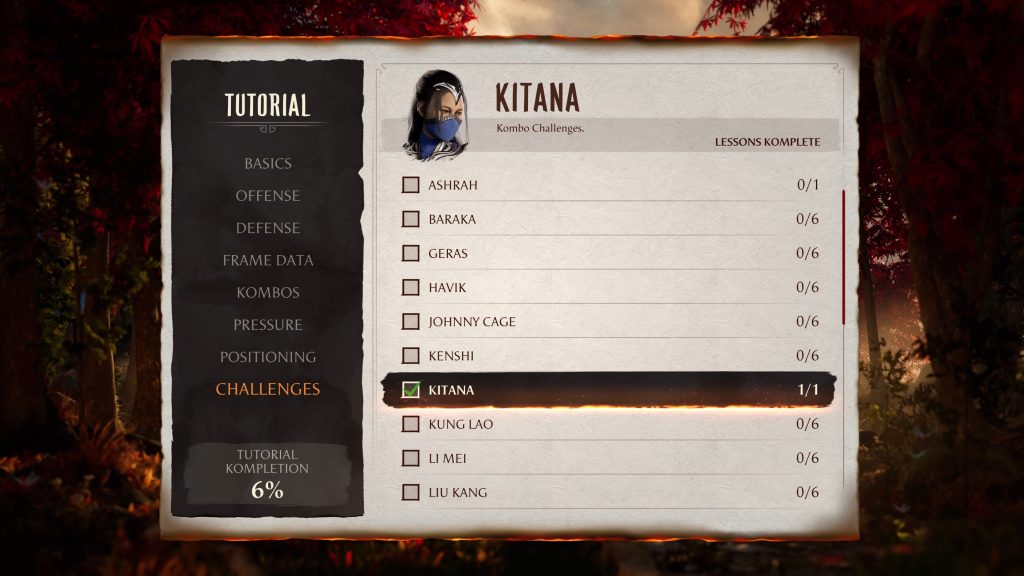Select the Offense tutorial section
1024x576 pixels.
coord(267,195)
